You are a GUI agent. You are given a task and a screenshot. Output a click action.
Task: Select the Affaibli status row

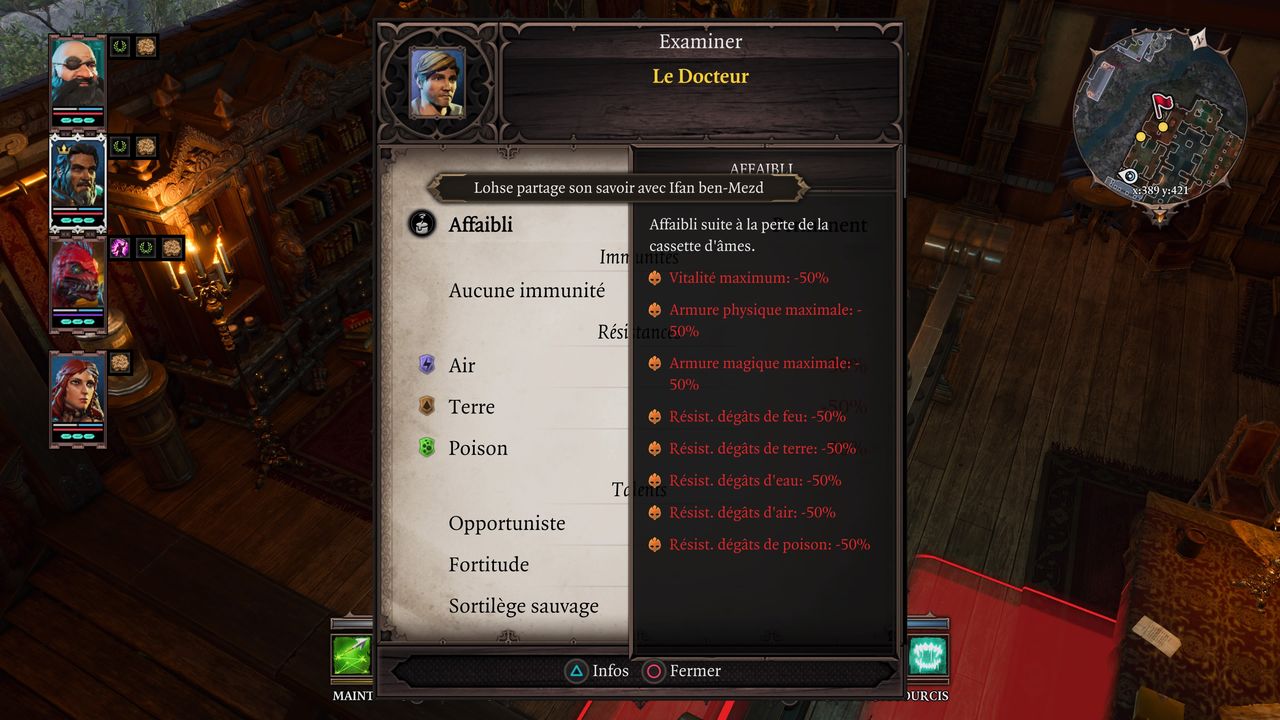coord(480,225)
